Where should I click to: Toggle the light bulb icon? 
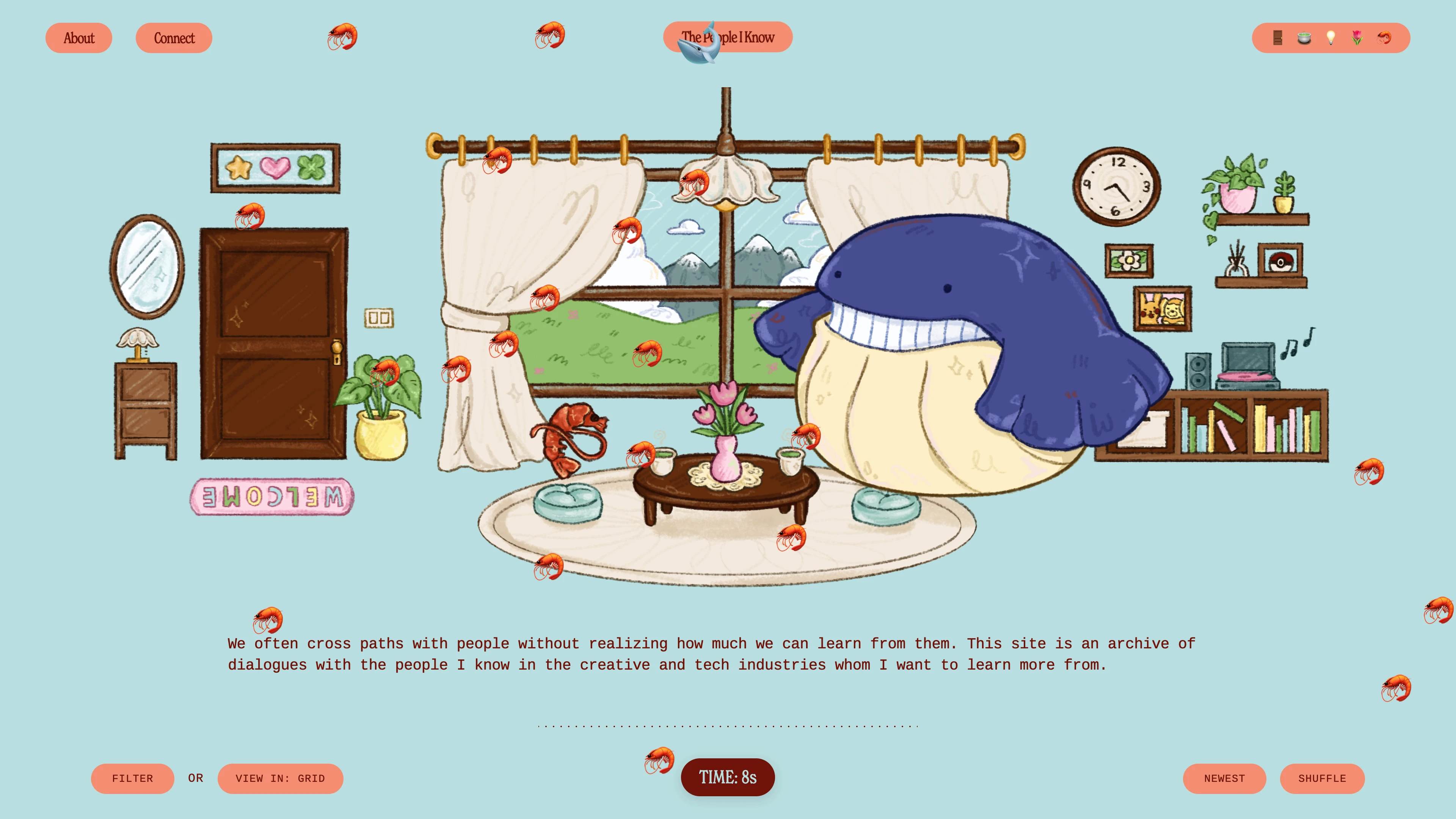pyautogui.click(x=1330, y=38)
